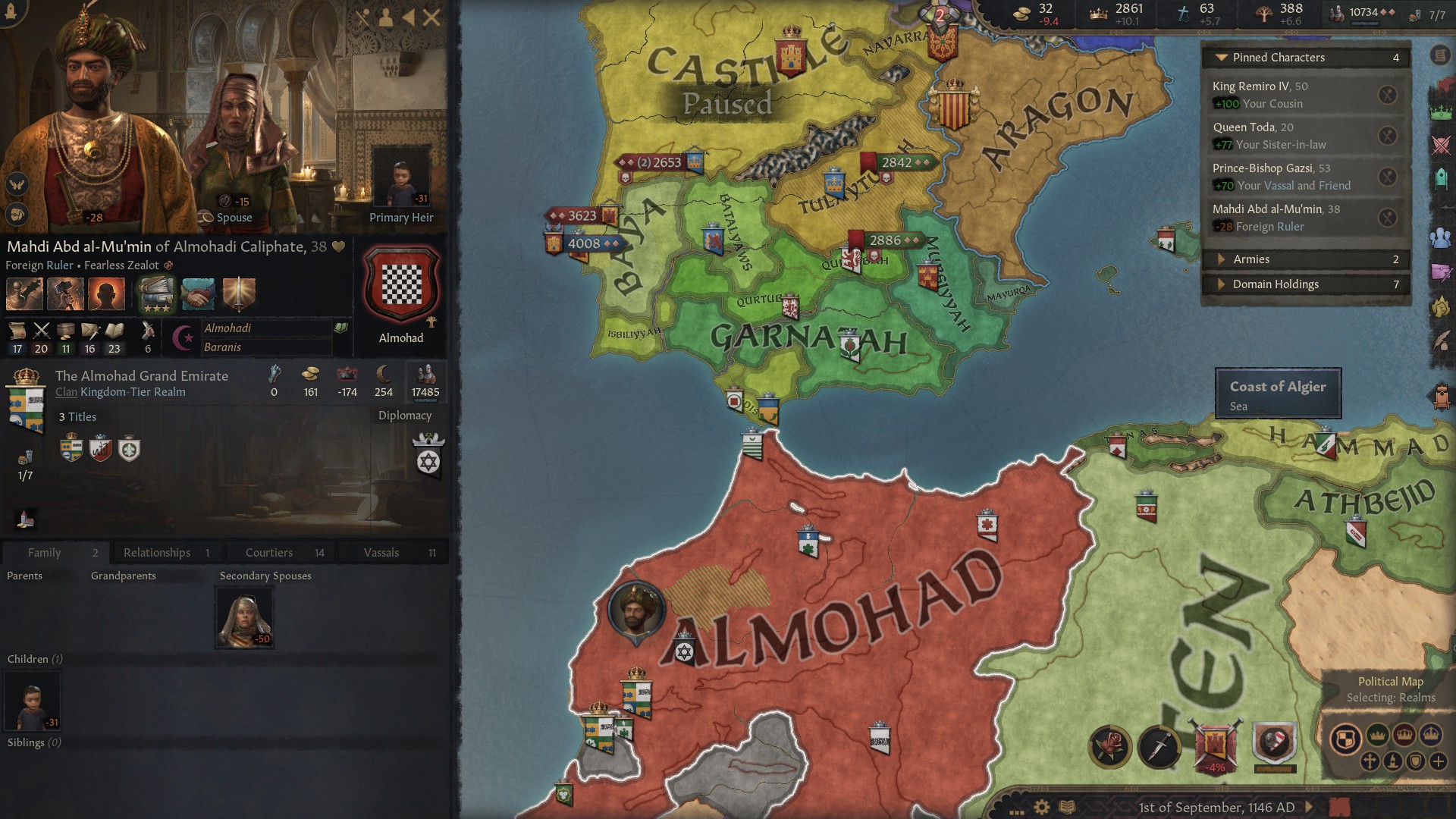The image size is (1456, 819).
Task: Open the game settings gear icon
Action: click(x=1041, y=806)
